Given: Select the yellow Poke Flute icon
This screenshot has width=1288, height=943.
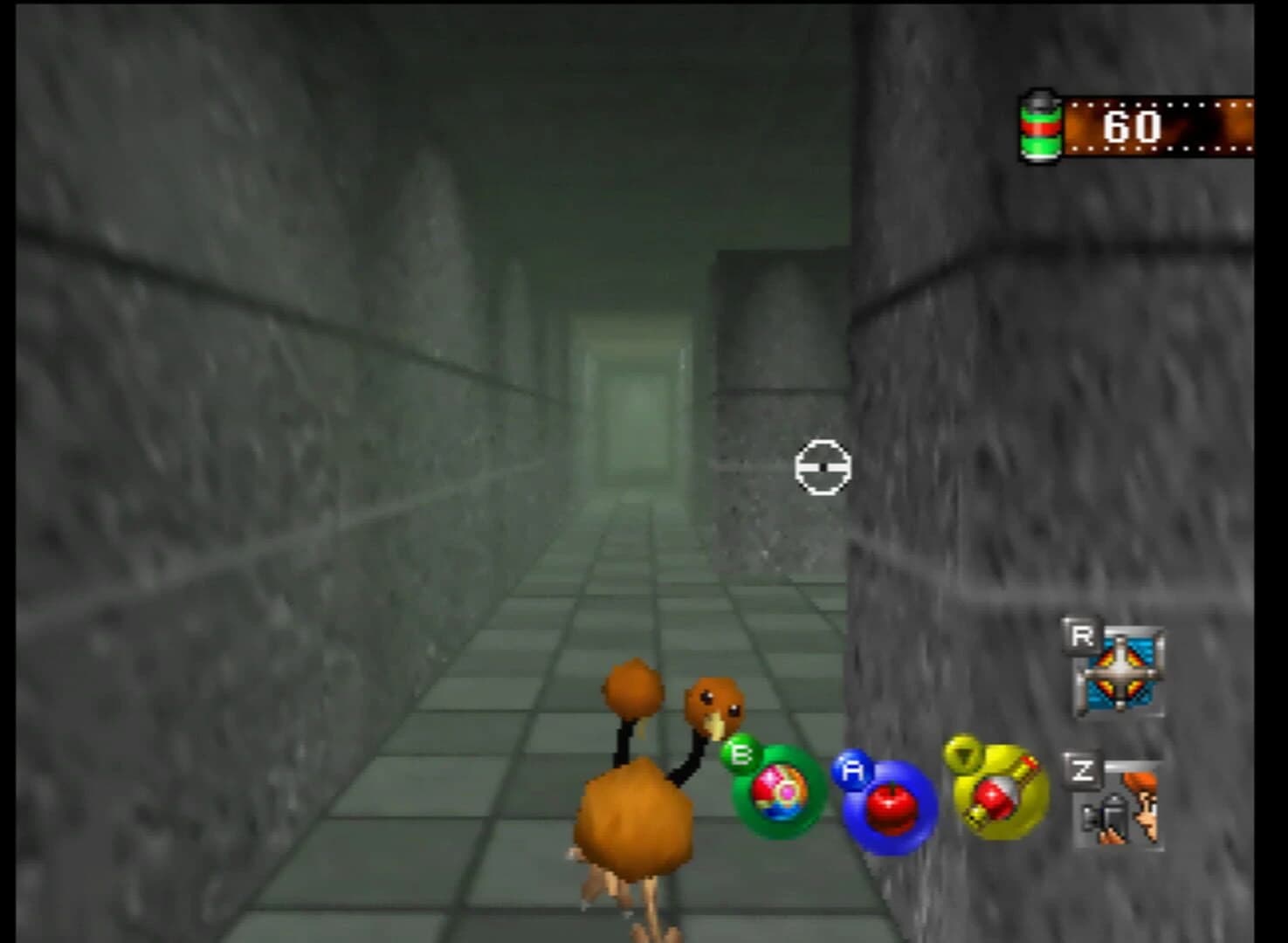Looking at the screenshot, I should (997, 796).
